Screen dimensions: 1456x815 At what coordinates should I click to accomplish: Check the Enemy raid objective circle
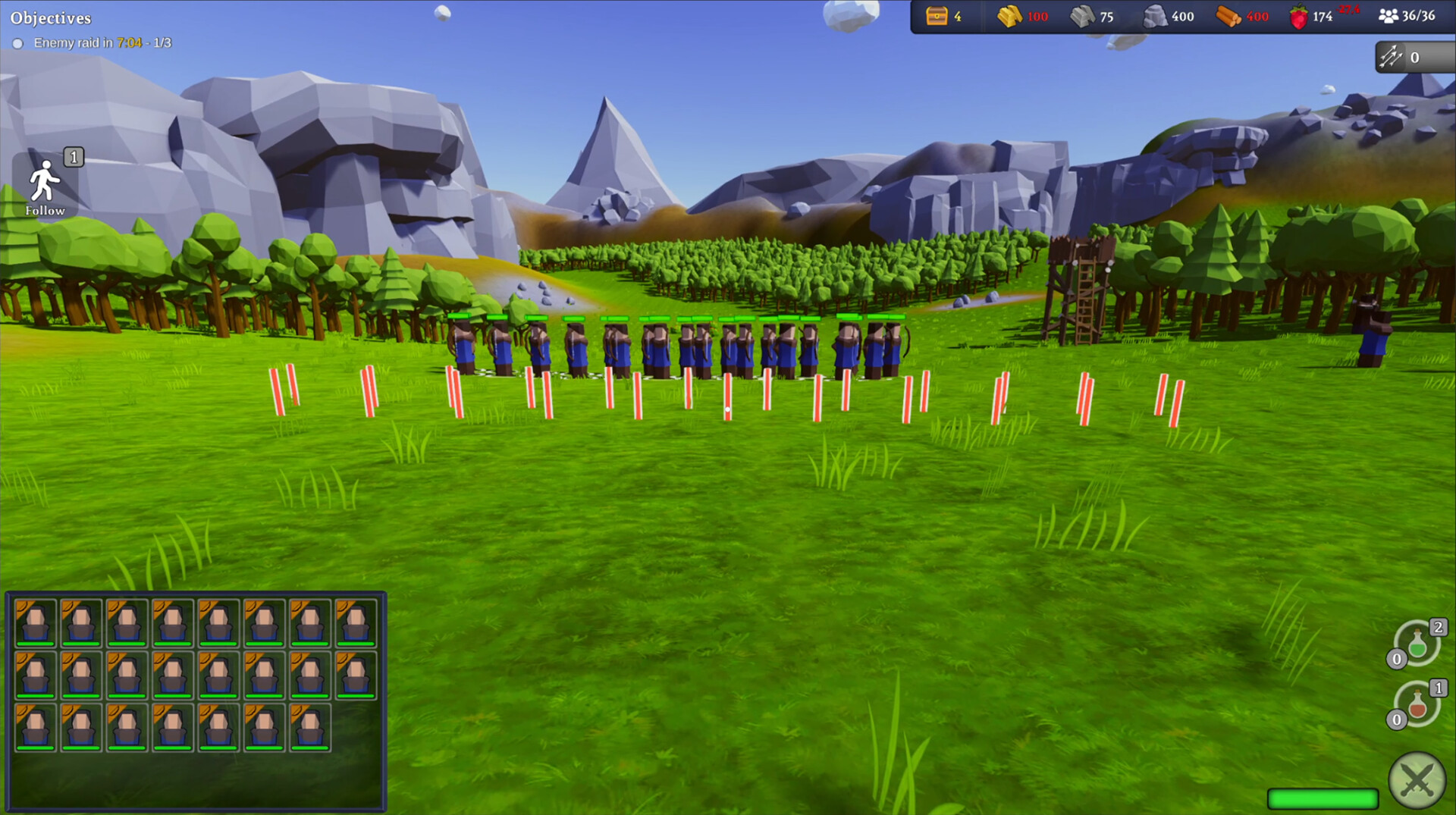tap(19, 43)
